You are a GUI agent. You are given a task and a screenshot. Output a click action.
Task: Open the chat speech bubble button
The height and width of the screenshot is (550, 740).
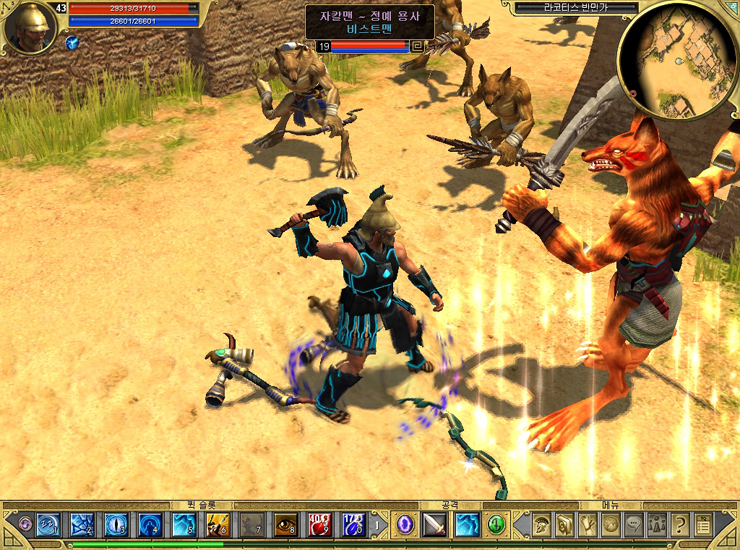633,524
